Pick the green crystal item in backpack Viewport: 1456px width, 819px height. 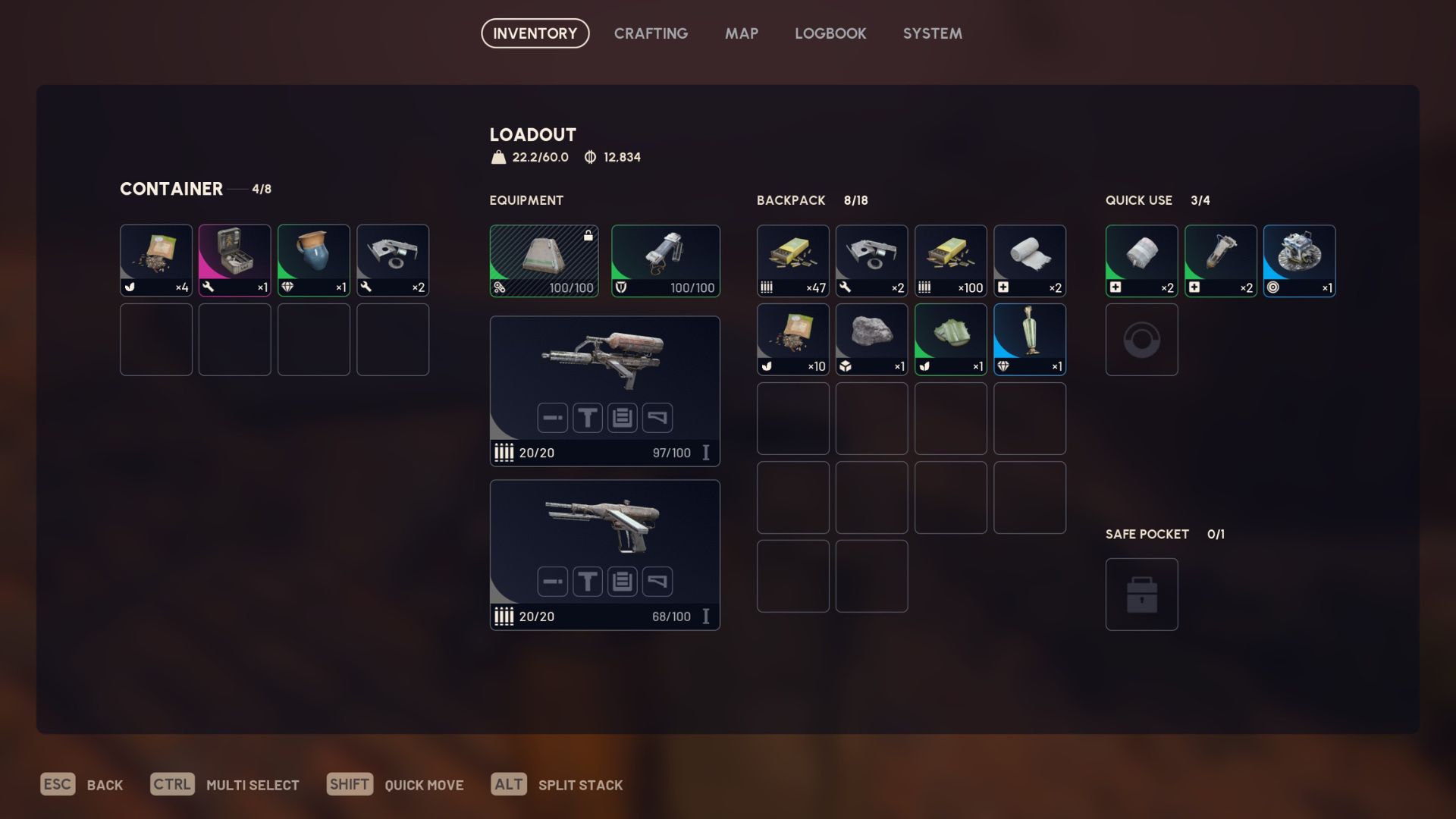click(x=950, y=339)
